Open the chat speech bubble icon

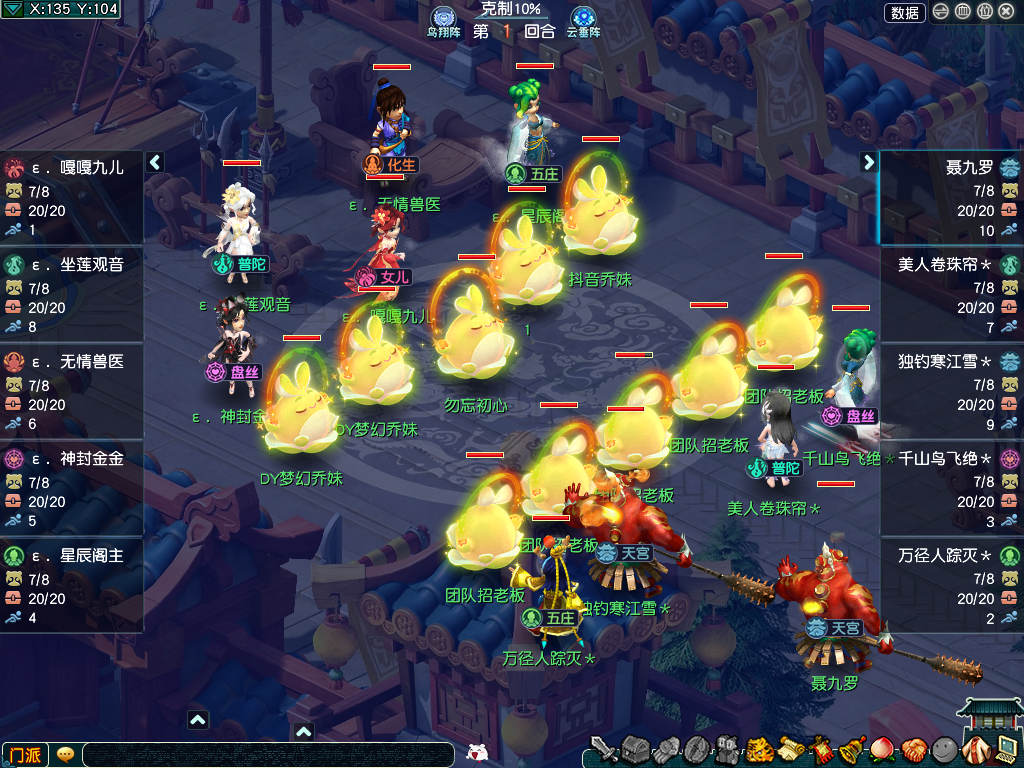65,754
